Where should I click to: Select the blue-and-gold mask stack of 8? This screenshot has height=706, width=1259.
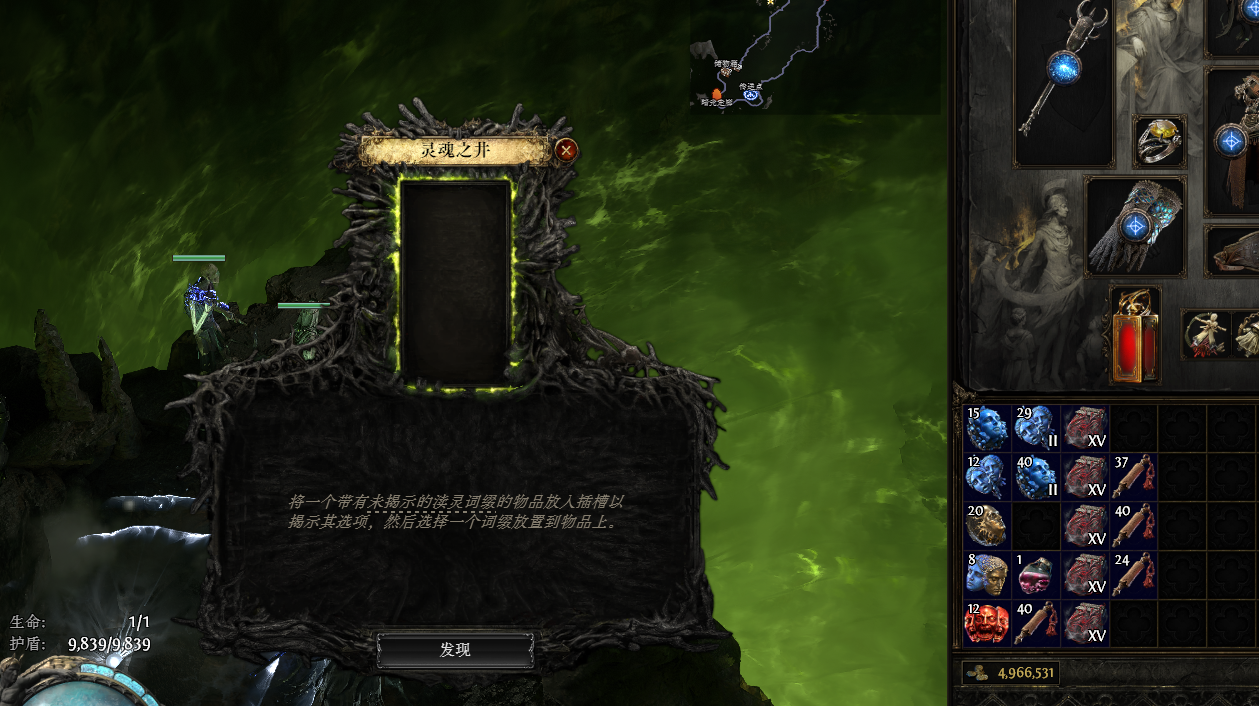(x=986, y=574)
